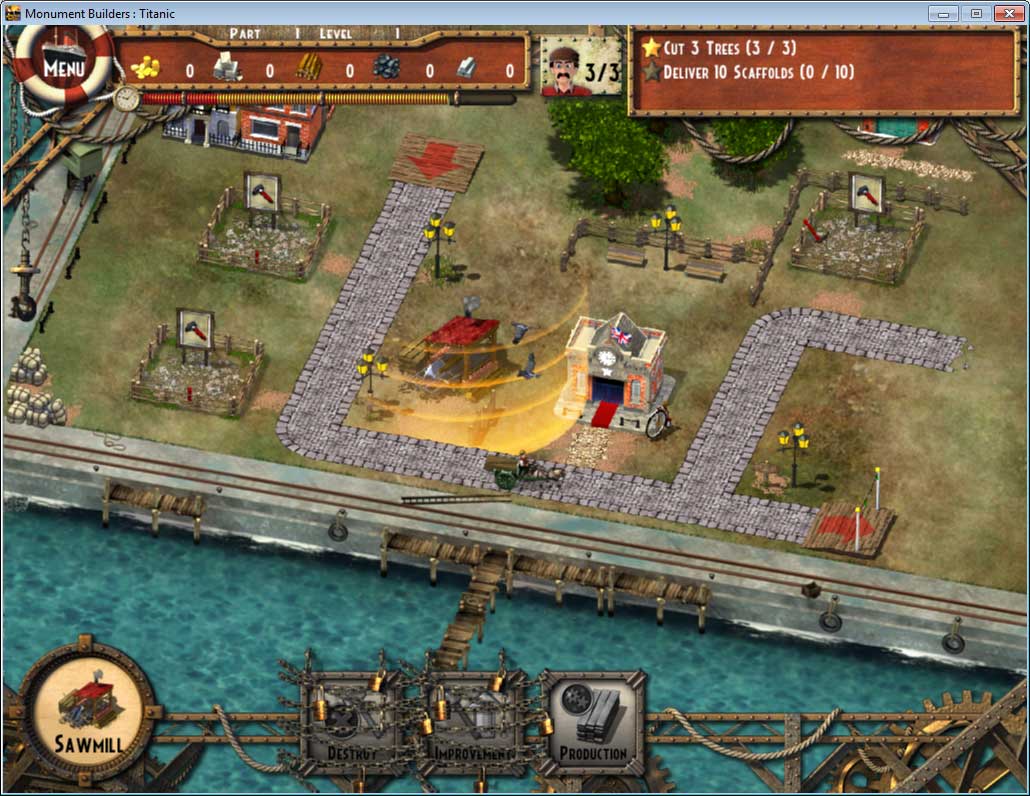Select the Sawmill building button
The width and height of the screenshot is (1030, 796).
pyautogui.click(x=88, y=709)
